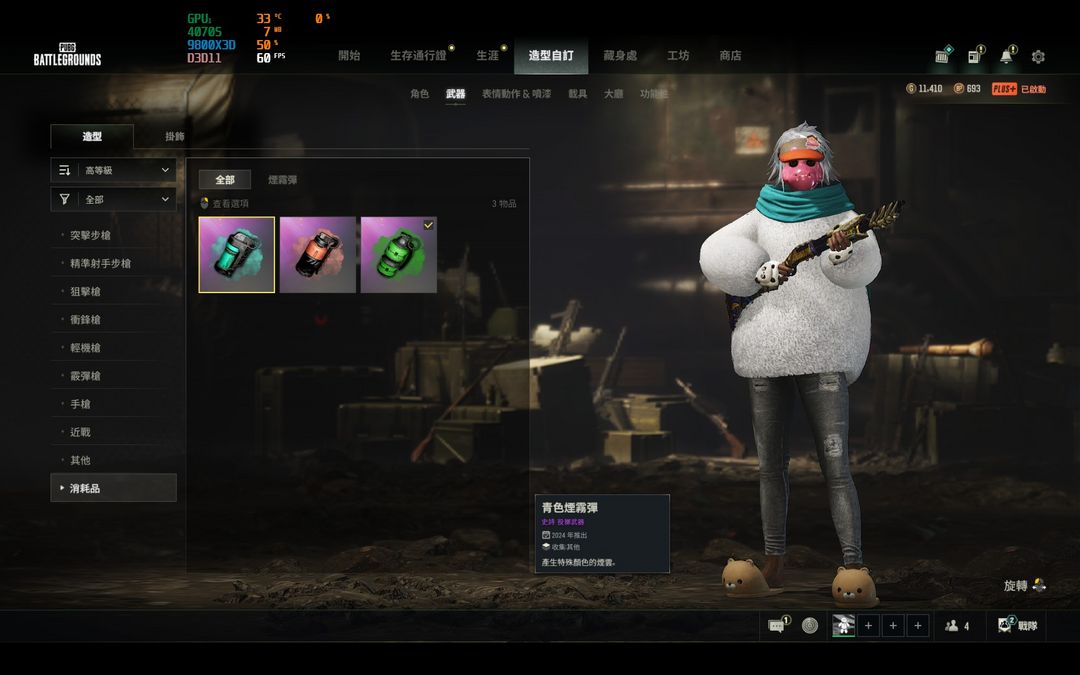Open the notifications bell
Viewport: 1080px width, 675px height.
pyautogui.click(x=1006, y=57)
